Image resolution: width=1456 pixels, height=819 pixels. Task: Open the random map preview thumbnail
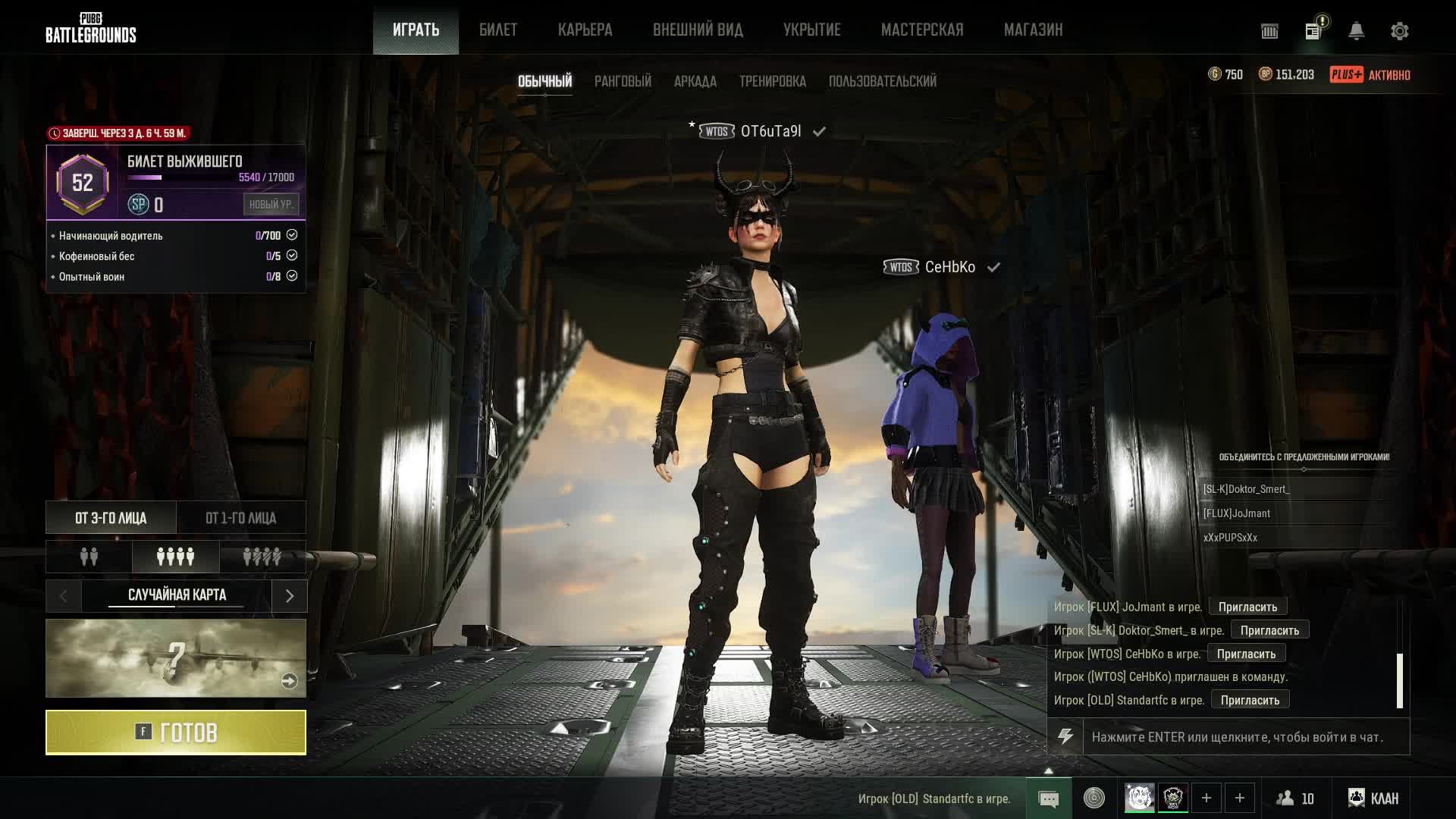click(176, 658)
